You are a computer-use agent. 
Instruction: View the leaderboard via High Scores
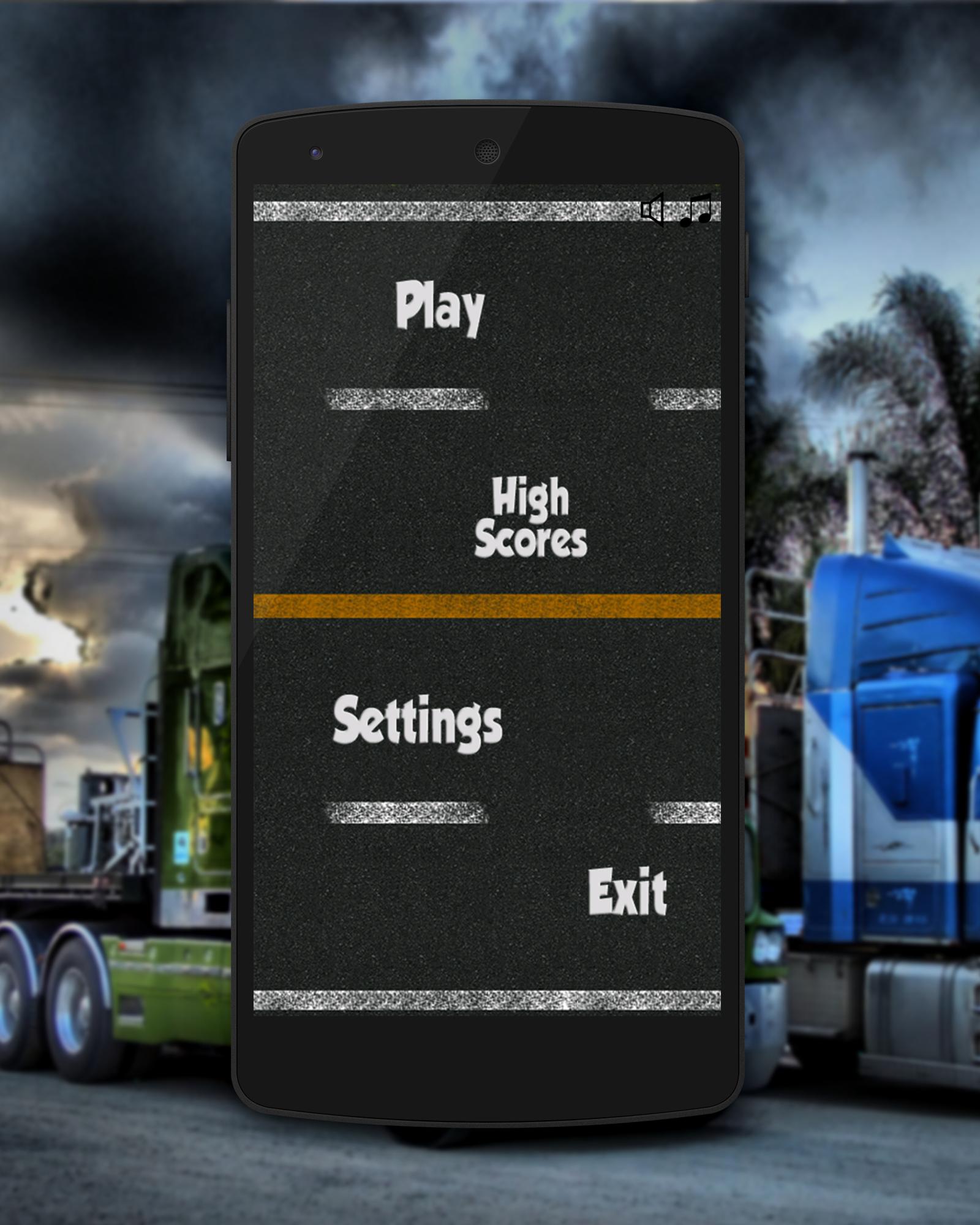pyautogui.click(x=532, y=516)
